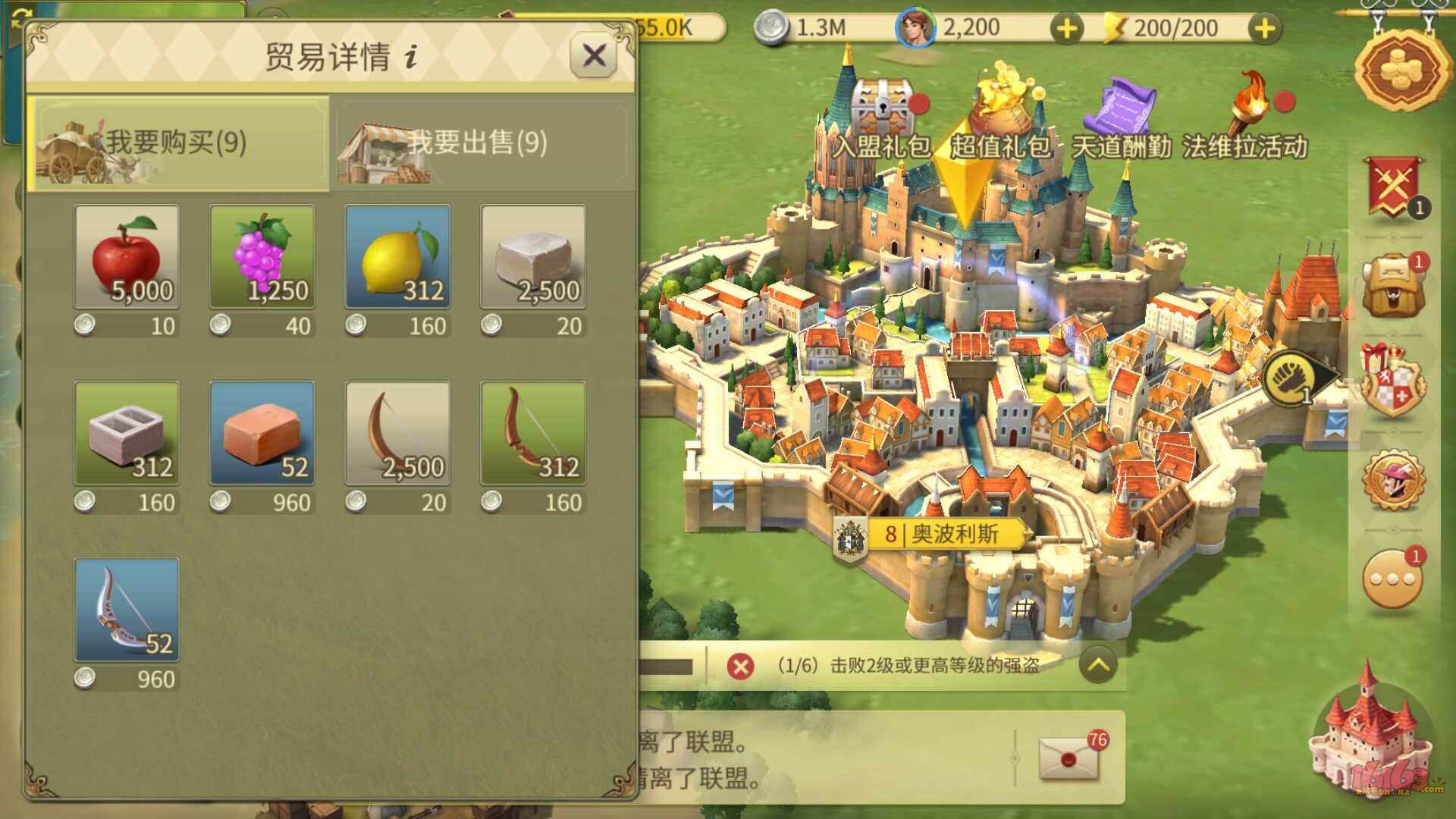The width and height of the screenshot is (1456, 819).
Task: Open the 入盟礼包 treasure chest event
Action: pyautogui.click(x=882, y=106)
